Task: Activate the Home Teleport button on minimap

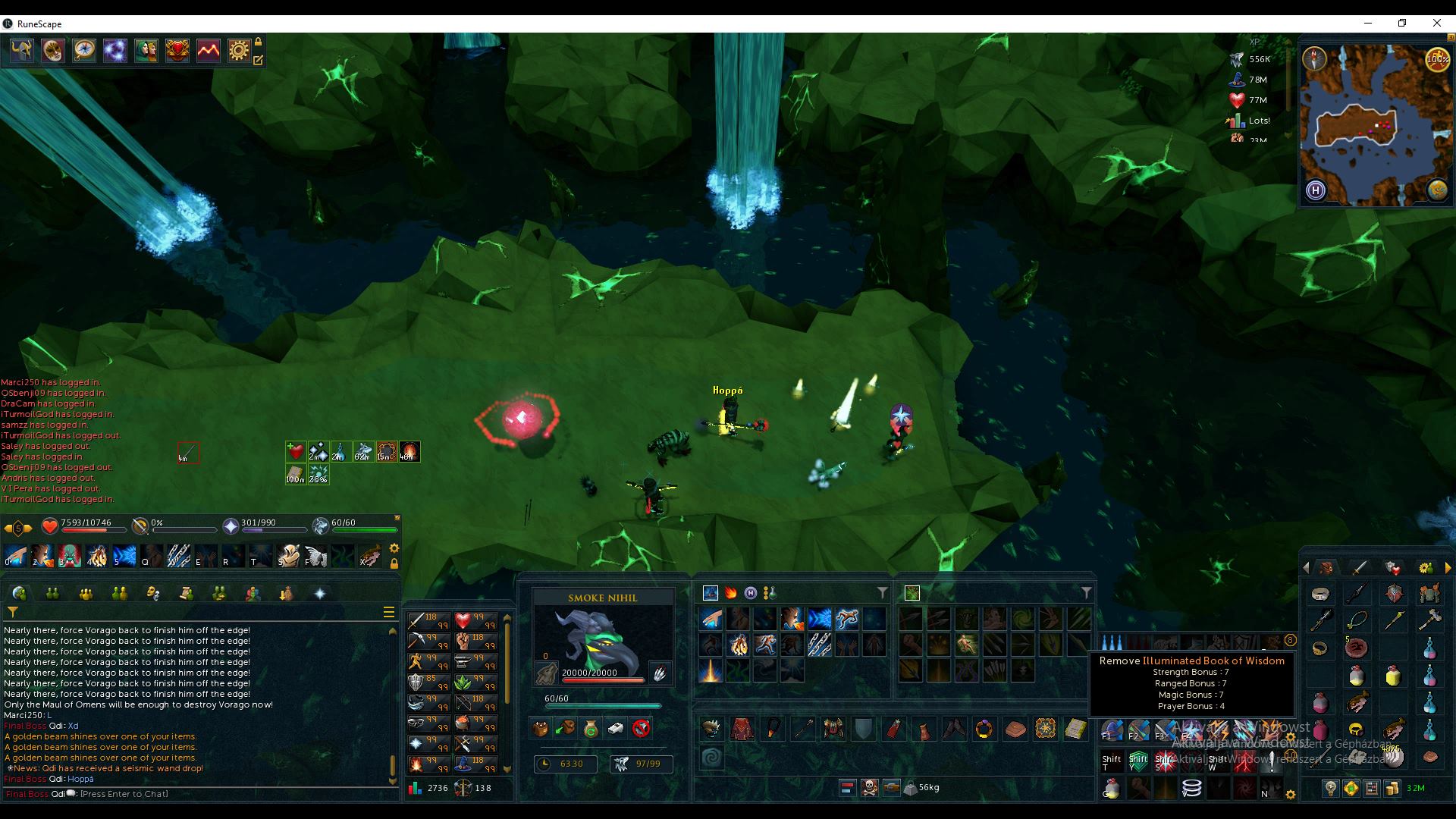Action: [1315, 191]
